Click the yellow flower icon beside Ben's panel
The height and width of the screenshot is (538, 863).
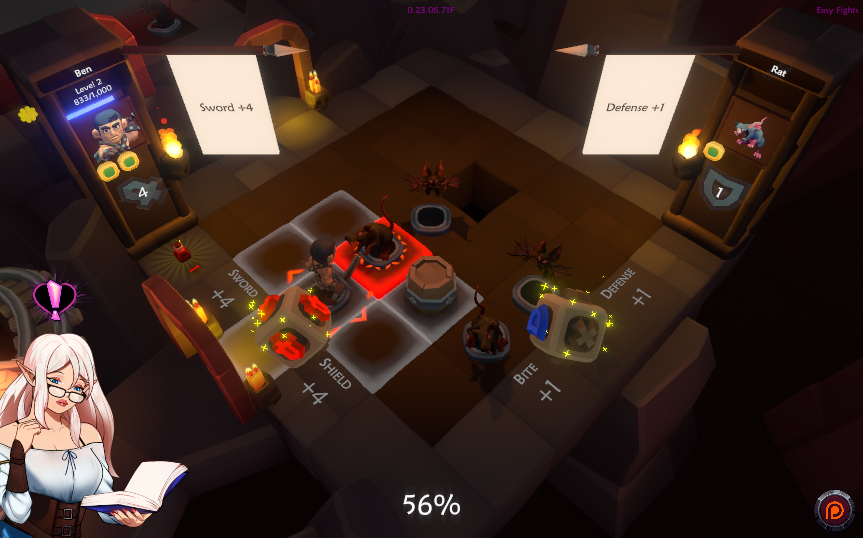[27, 114]
